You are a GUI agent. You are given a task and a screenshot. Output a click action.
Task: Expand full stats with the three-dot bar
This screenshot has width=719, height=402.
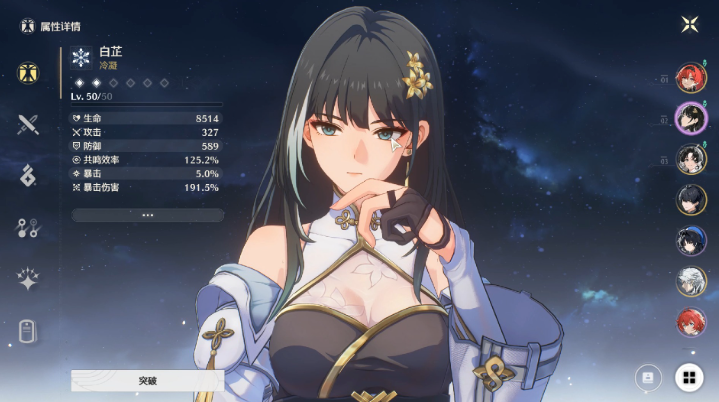(147, 215)
